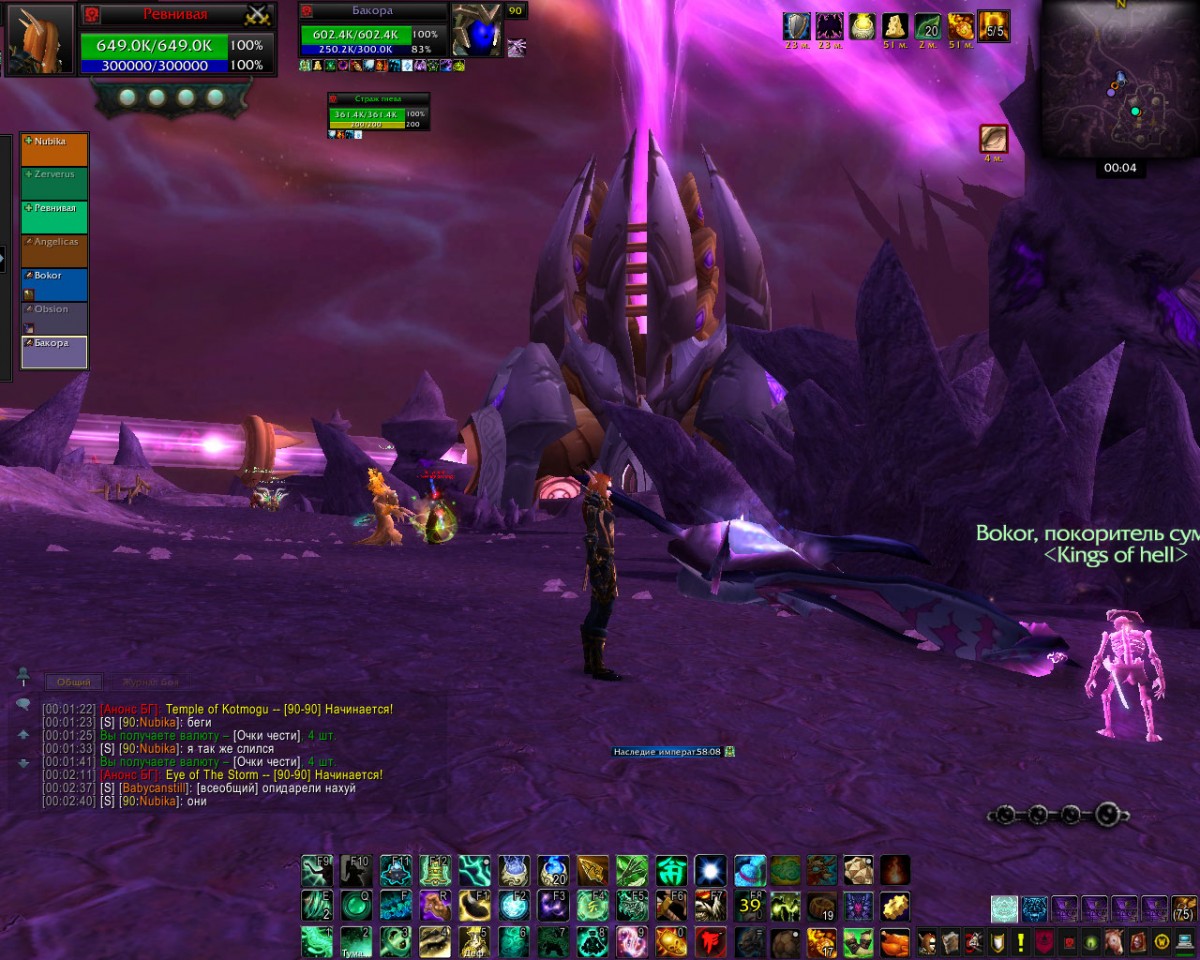The height and width of the screenshot is (960, 1200).
Task: Select Obsion in the raid frames
Action: click(x=55, y=318)
